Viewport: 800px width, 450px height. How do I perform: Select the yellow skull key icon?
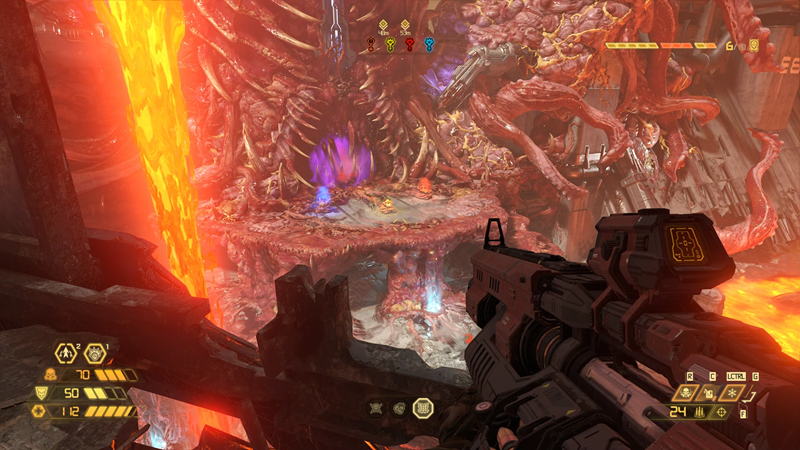391,44
